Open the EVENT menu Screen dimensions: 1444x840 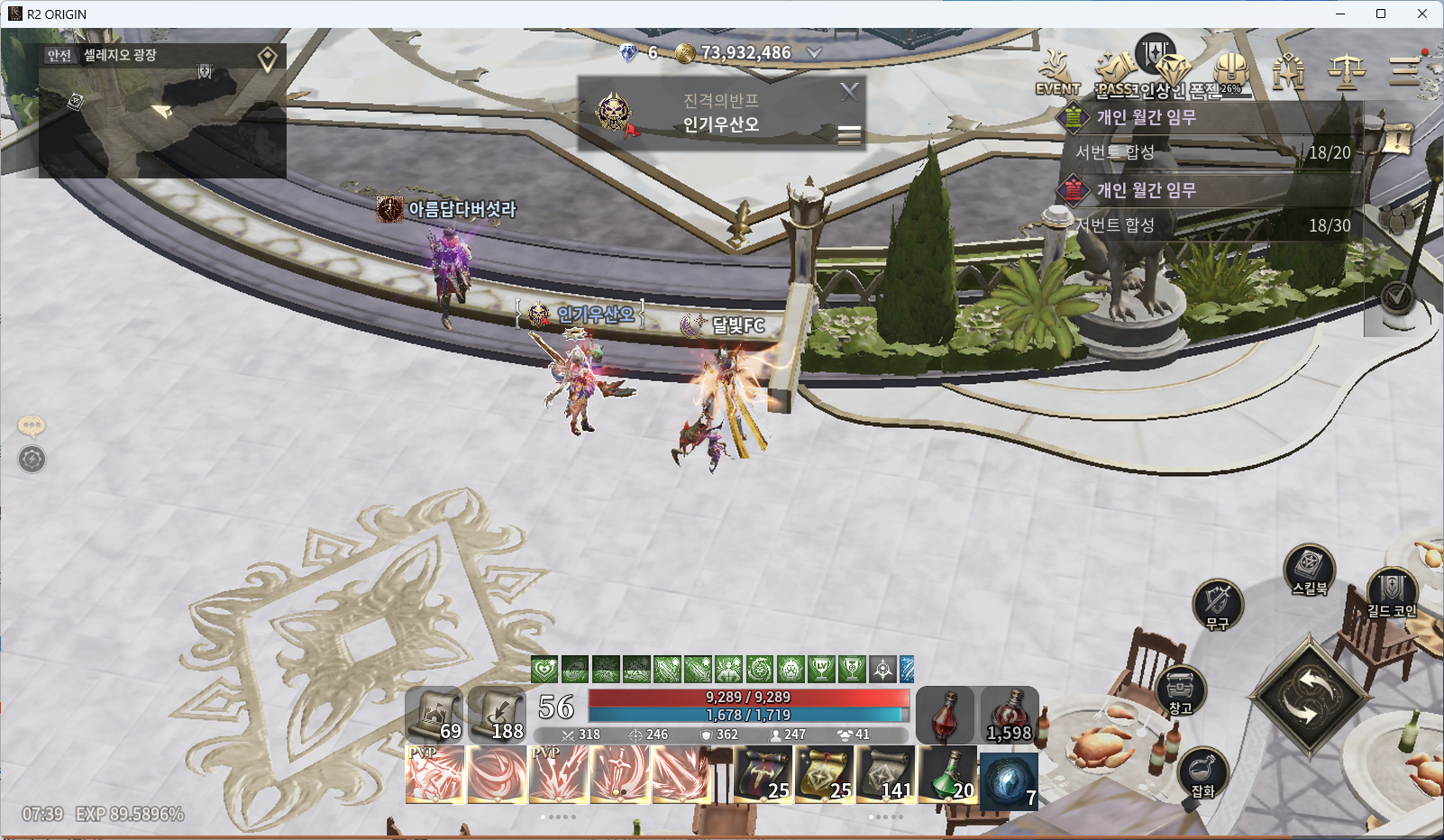1057,73
